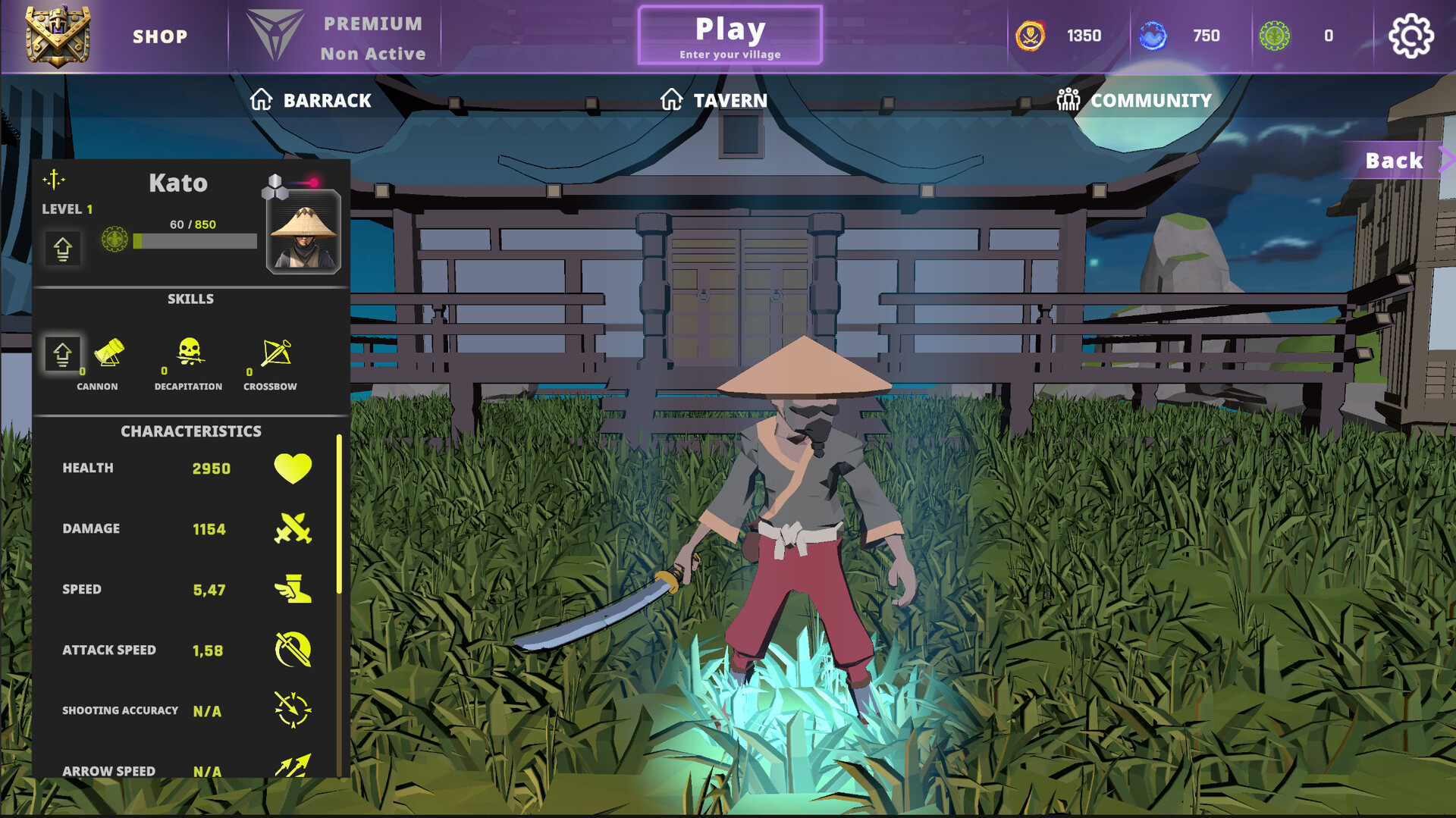The image size is (1456, 818).
Task: Click the upgrade arrow in the Skills section
Action: pyautogui.click(x=63, y=353)
